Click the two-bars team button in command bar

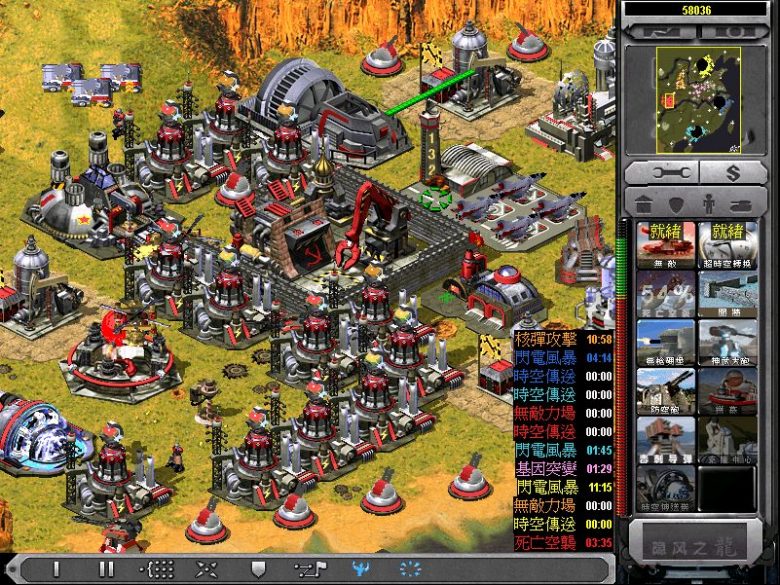106,569
